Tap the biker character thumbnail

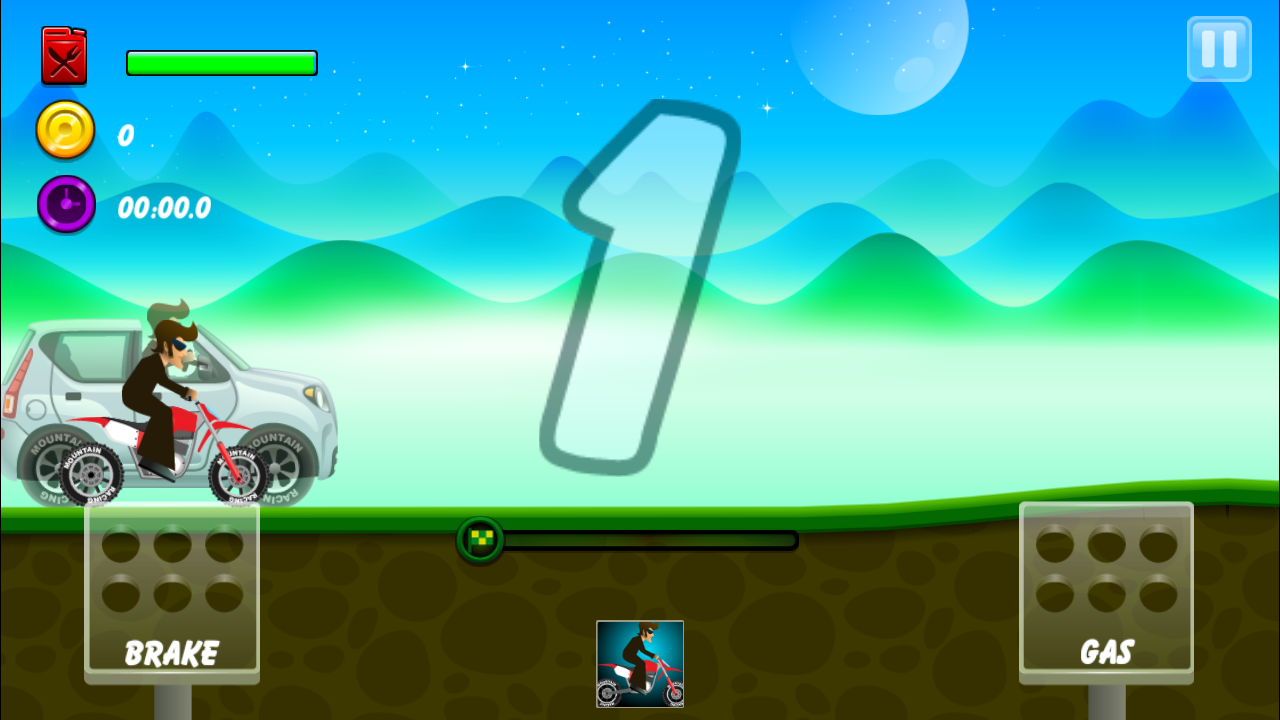pos(640,664)
